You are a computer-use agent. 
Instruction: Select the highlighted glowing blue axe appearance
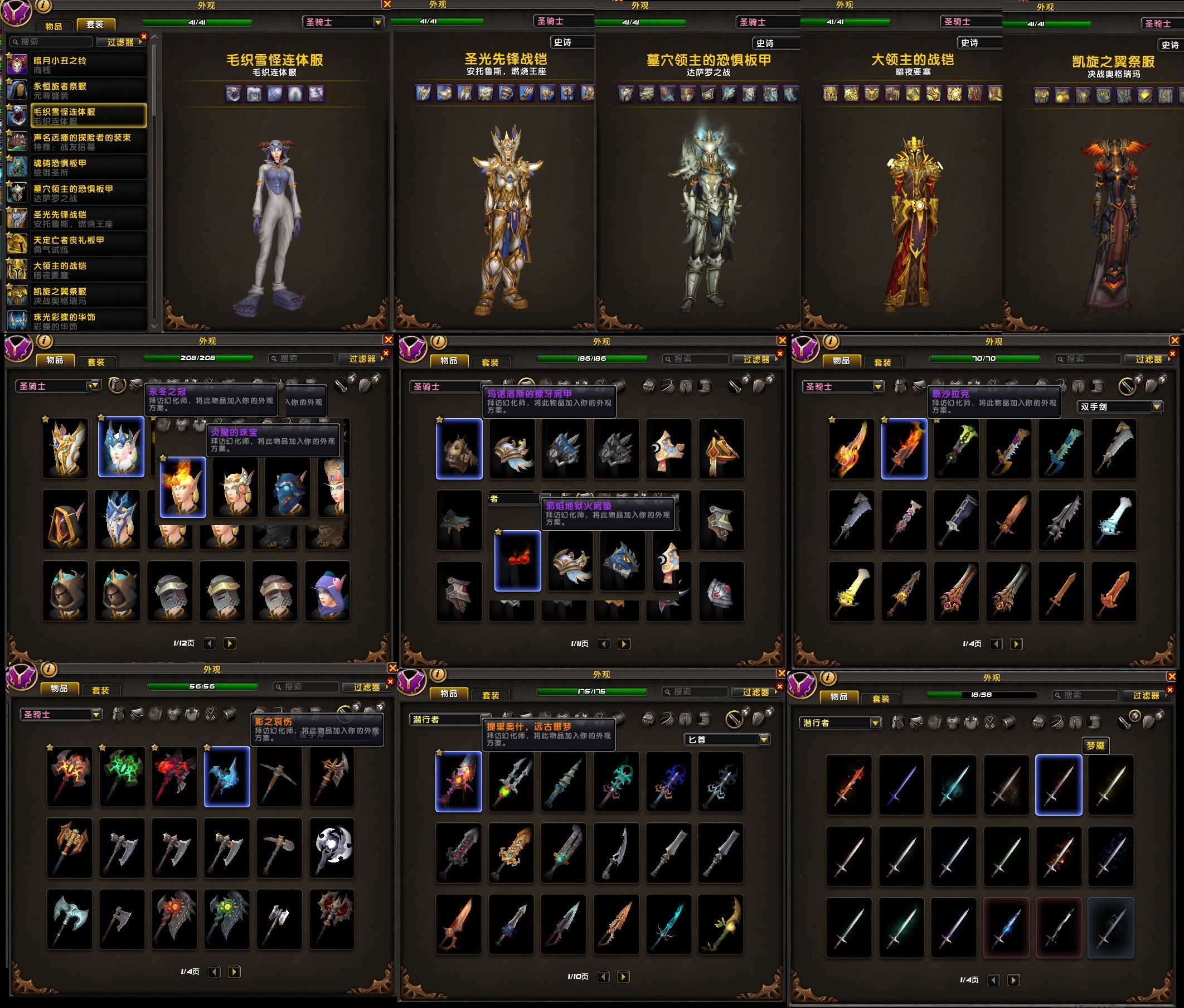pos(227,776)
